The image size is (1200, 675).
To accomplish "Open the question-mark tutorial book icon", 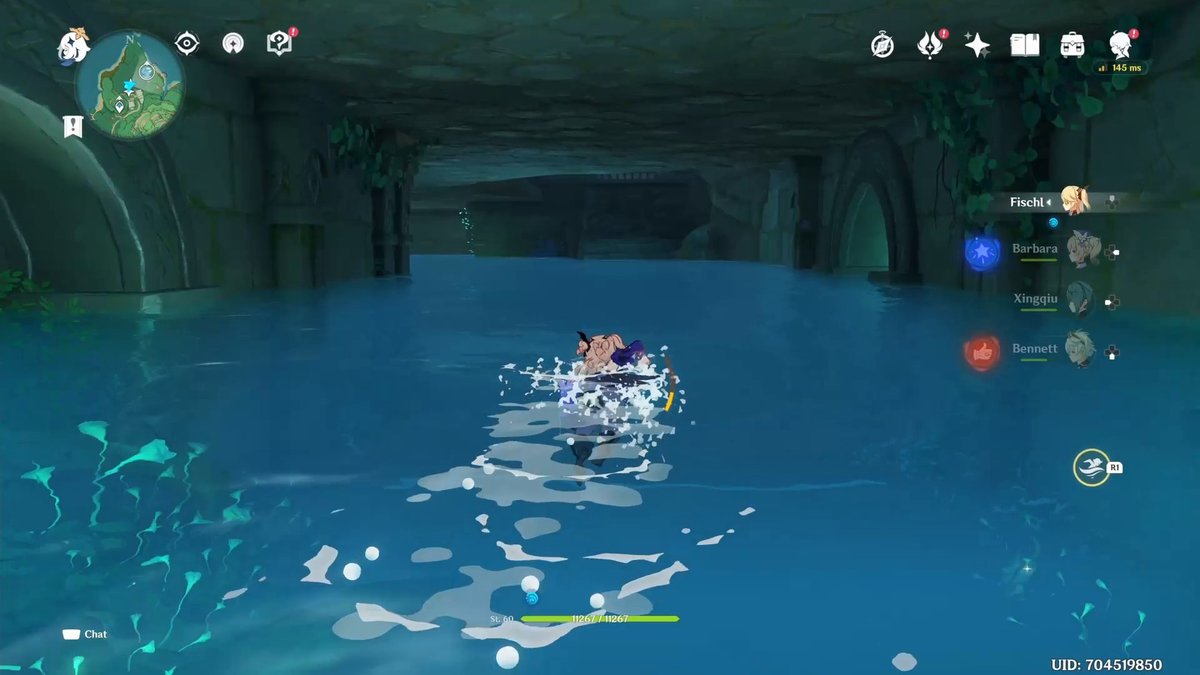I will pos(279,43).
